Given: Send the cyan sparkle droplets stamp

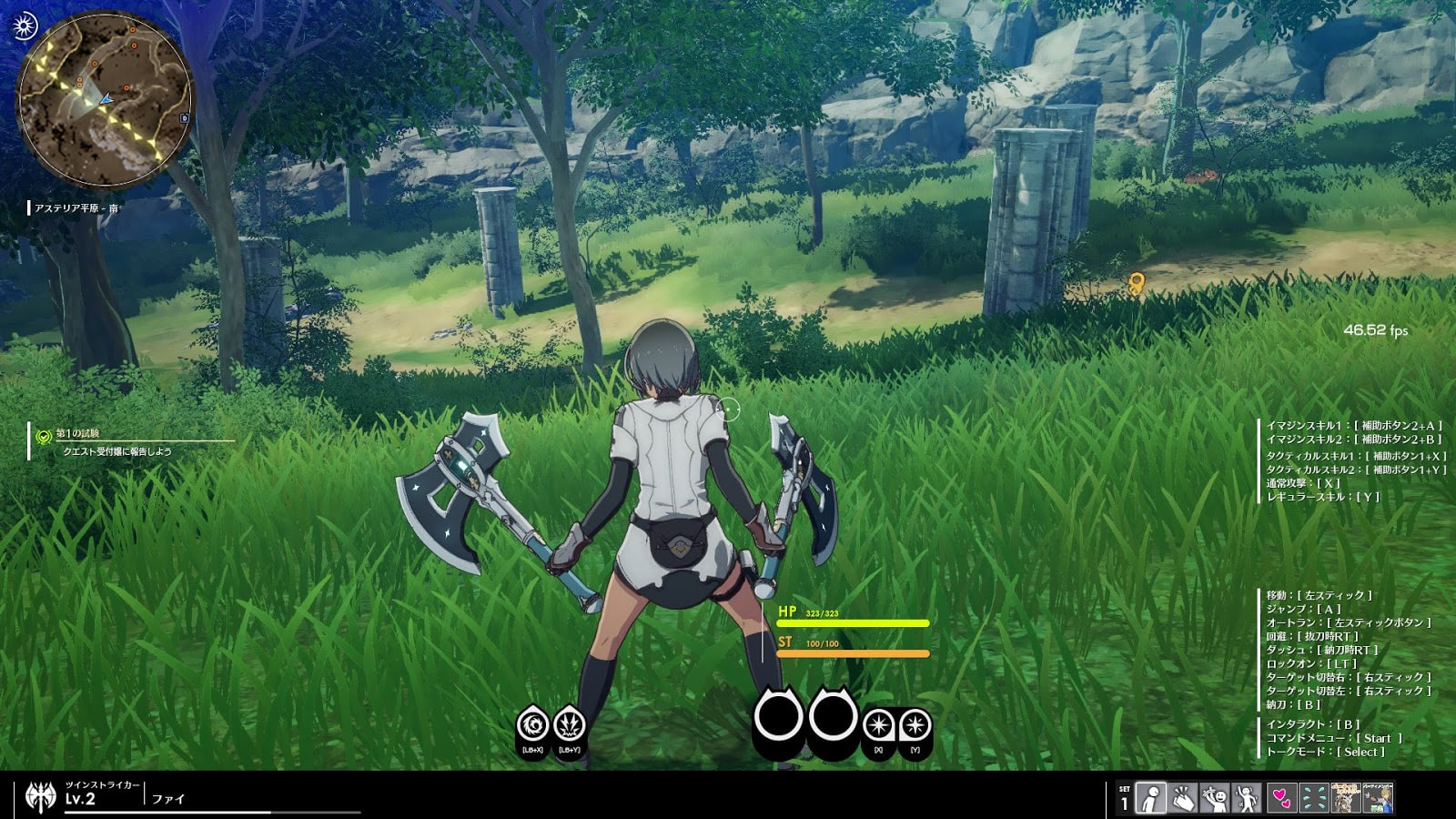Looking at the screenshot, I should coord(1313,798).
